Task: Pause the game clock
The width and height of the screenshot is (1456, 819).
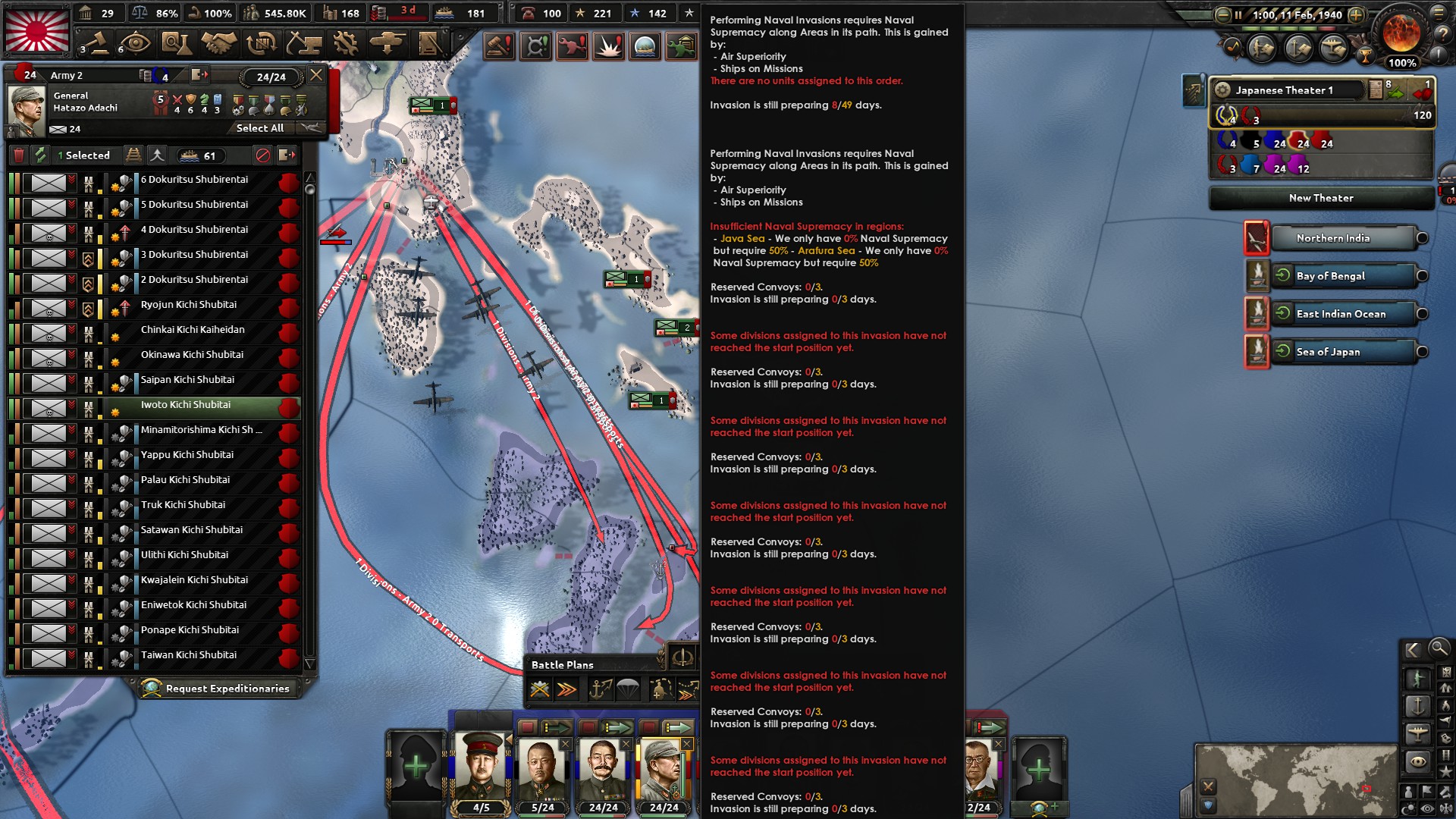Action: 1237,14
